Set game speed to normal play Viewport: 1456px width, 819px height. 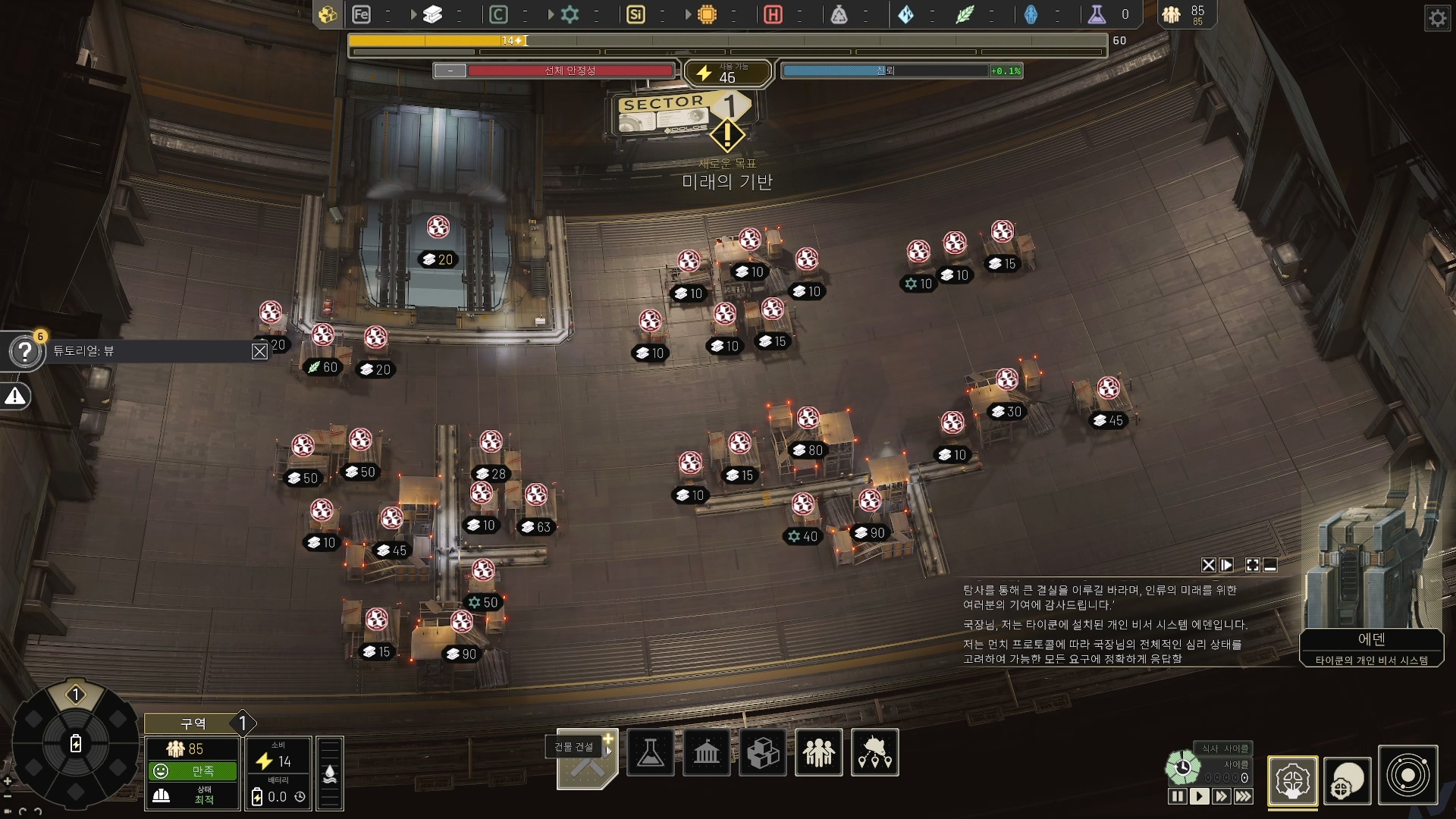(x=1199, y=796)
